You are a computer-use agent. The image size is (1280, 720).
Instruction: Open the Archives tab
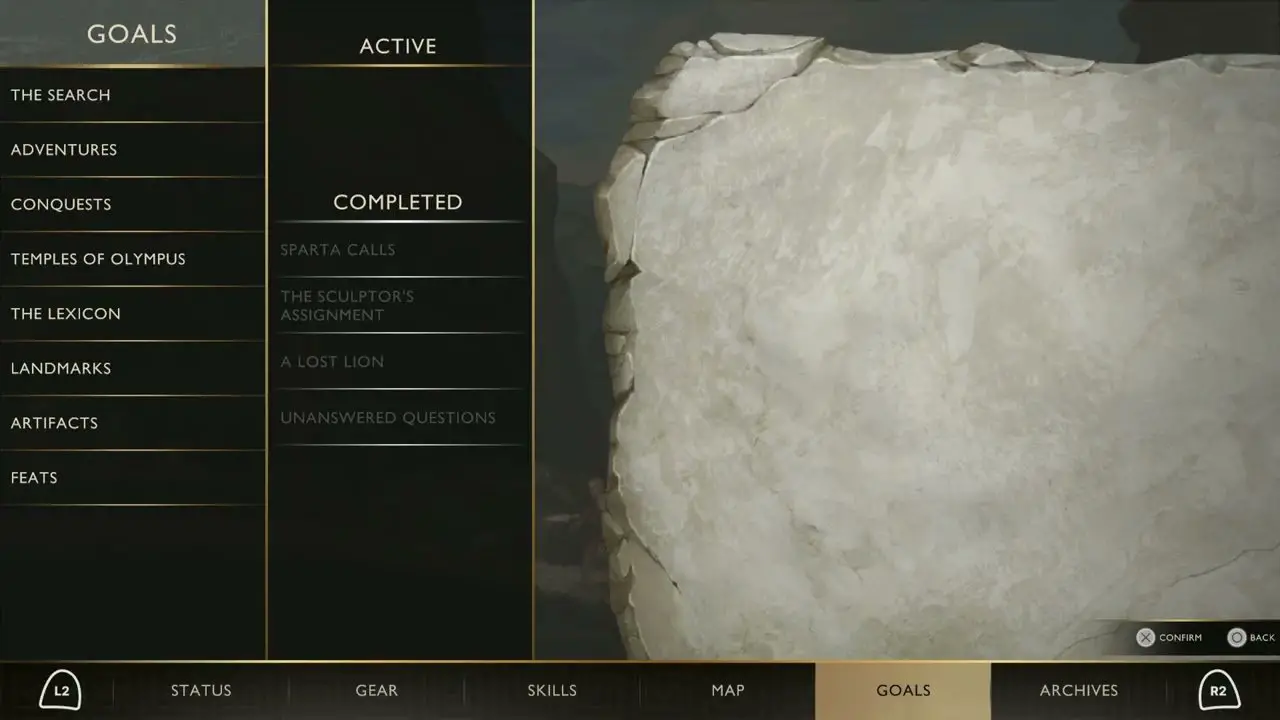(x=1079, y=690)
